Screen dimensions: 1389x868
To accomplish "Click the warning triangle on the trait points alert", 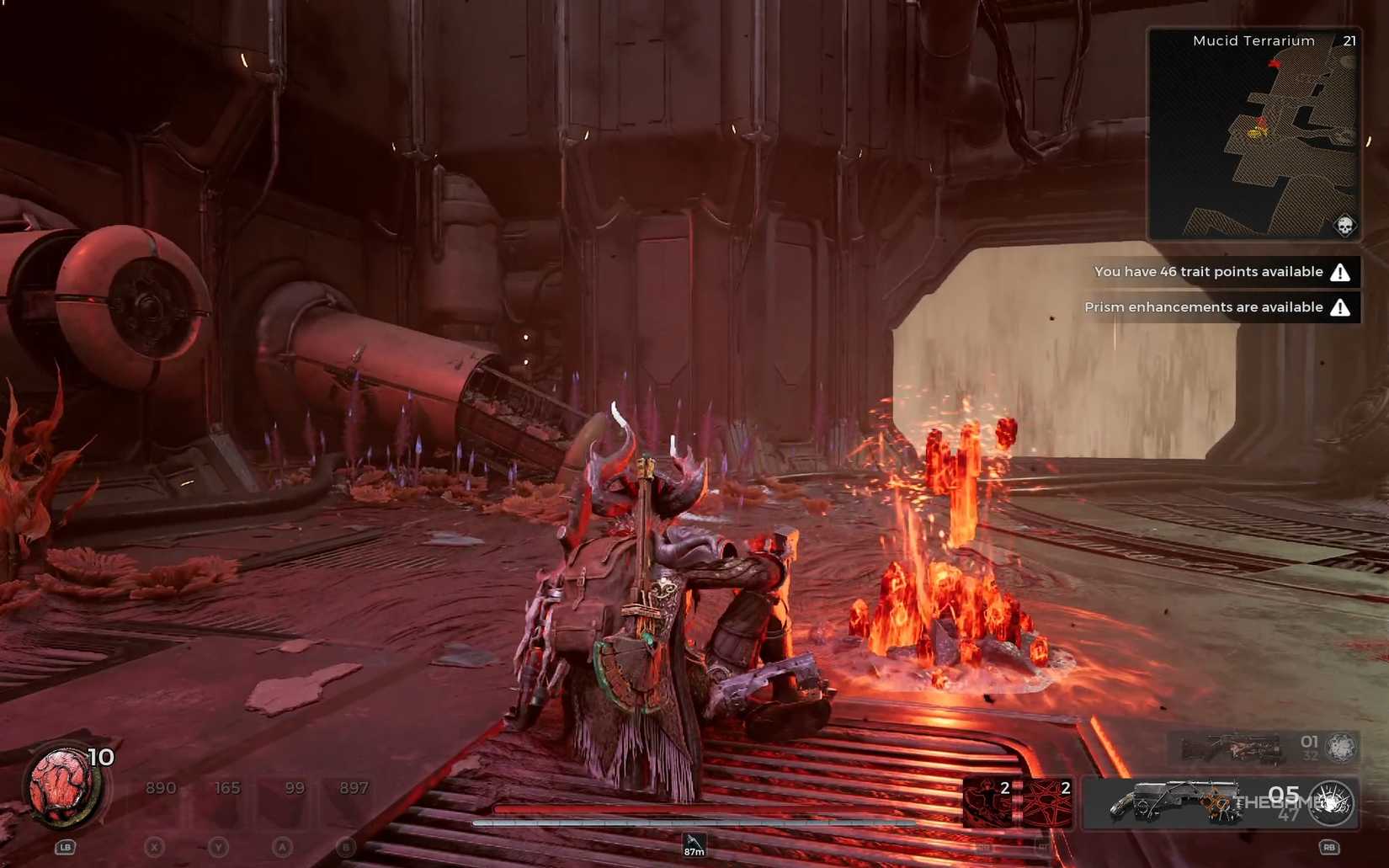I will coord(1340,271).
